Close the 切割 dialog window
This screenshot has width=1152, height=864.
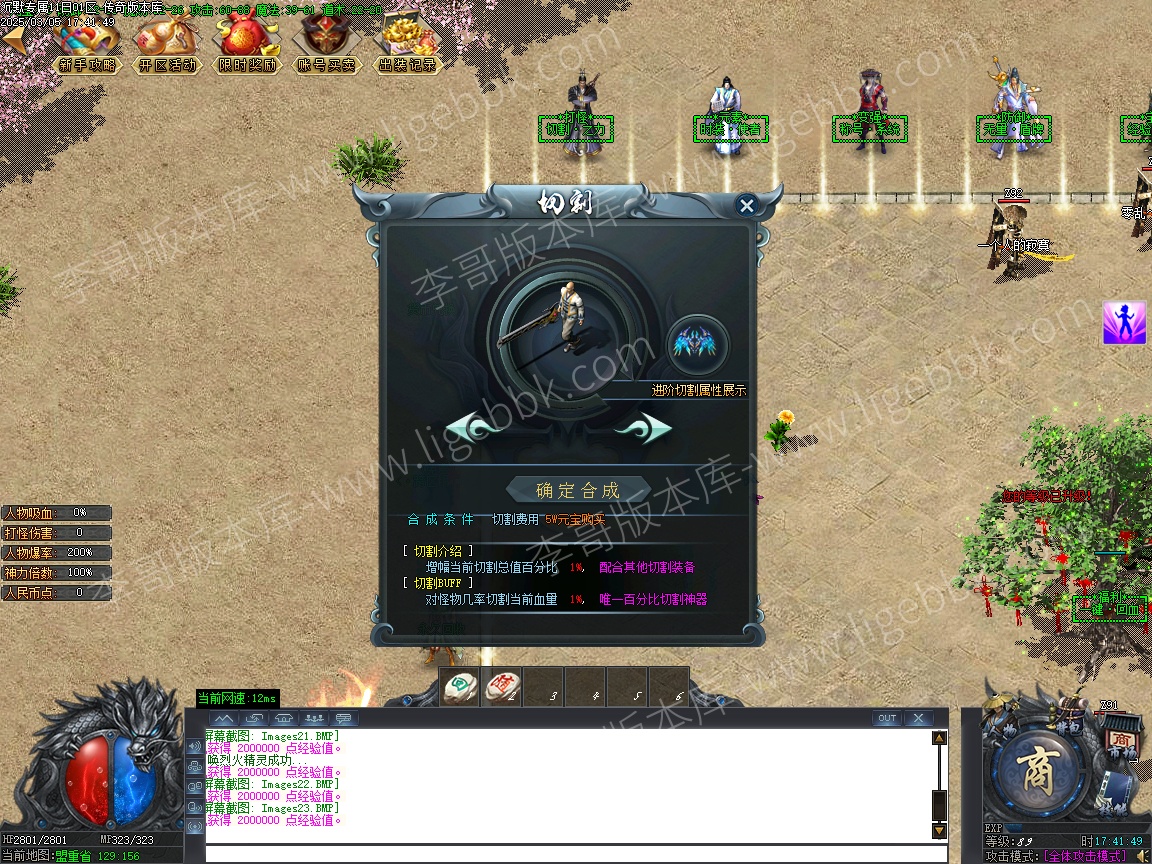[x=746, y=206]
